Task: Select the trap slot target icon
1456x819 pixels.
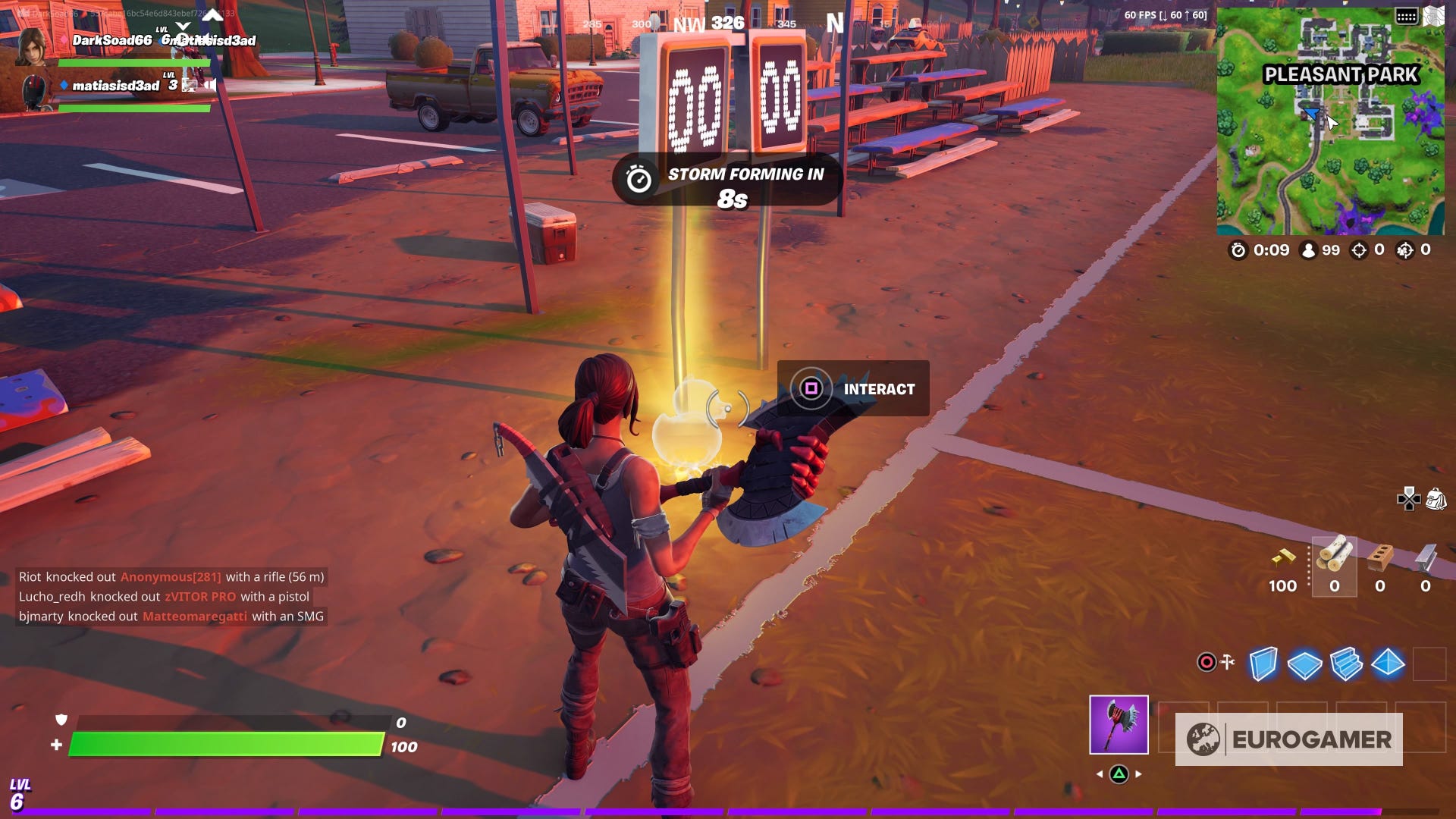Action: click(x=1207, y=662)
